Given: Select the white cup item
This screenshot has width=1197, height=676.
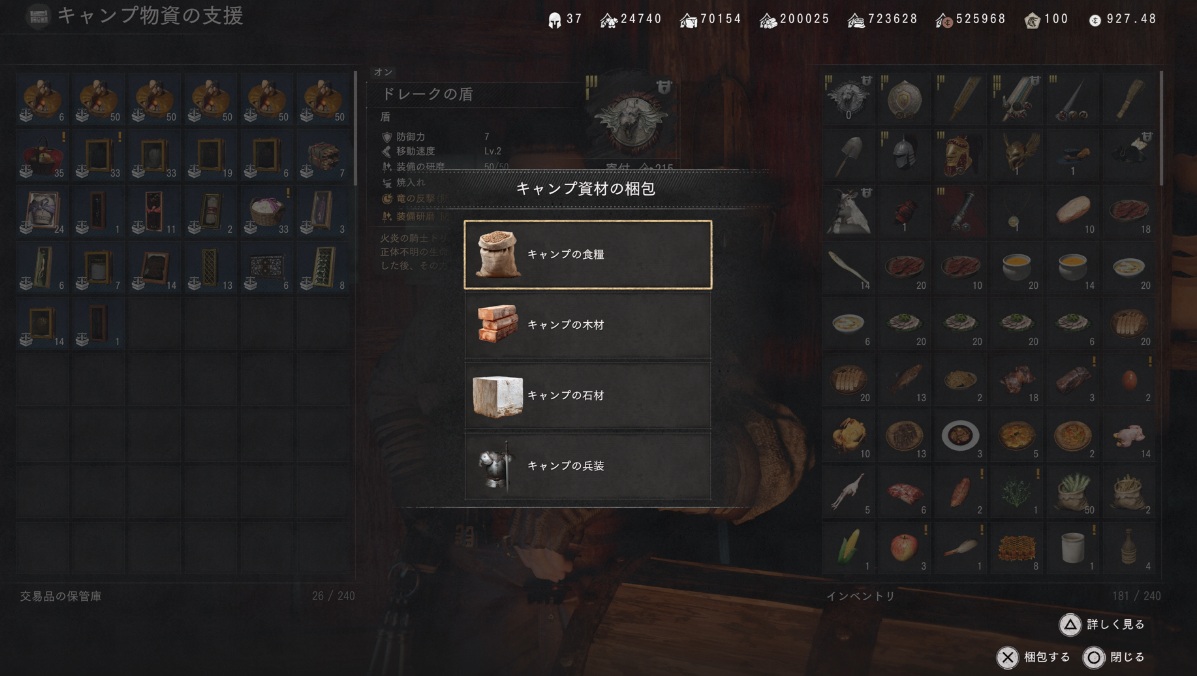Looking at the screenshot, I should click(1073, 546).
